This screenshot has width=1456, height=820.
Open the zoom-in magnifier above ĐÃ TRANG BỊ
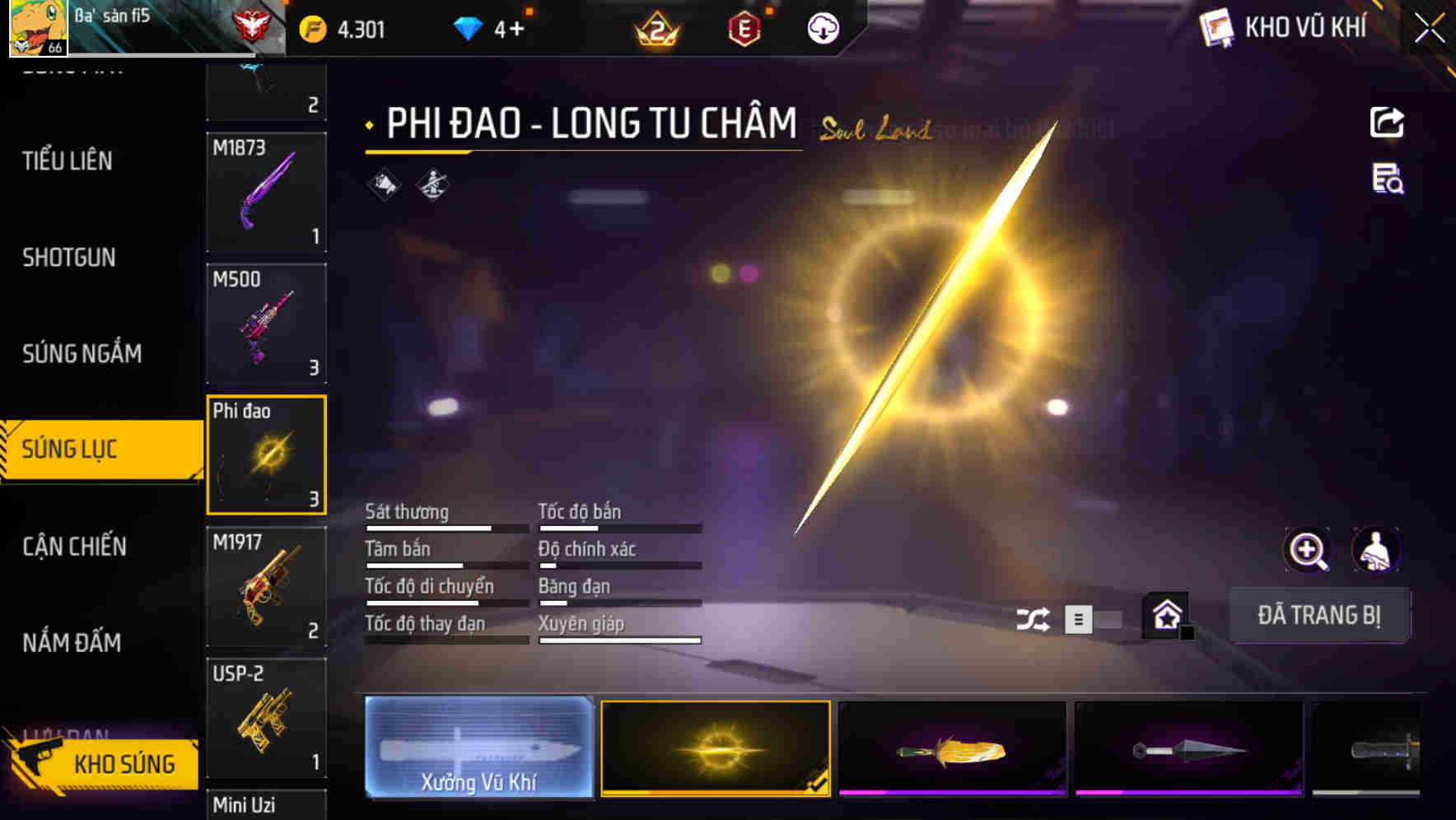pyautogui.click(x=1308, y=550)
